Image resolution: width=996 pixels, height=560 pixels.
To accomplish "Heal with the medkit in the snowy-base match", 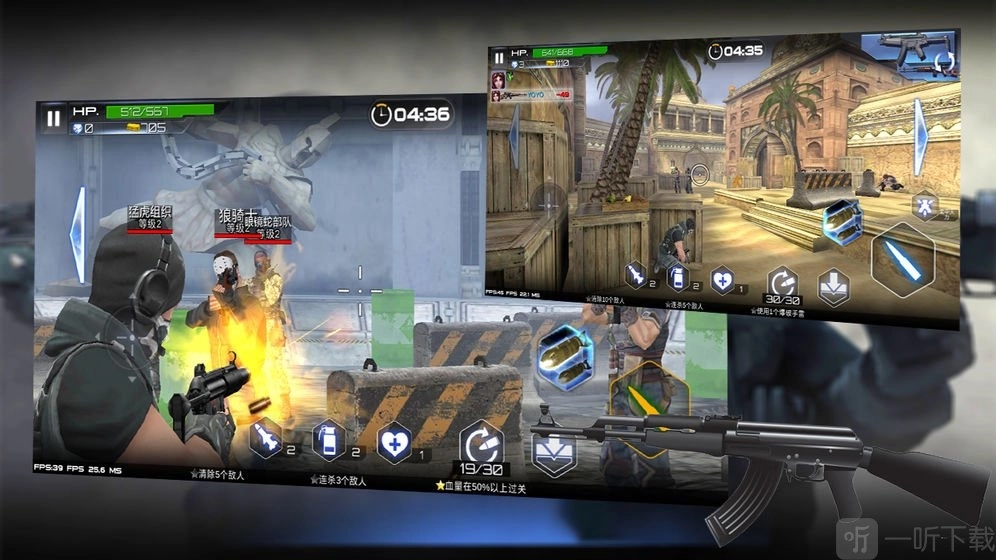I will [x=394, y=443].
